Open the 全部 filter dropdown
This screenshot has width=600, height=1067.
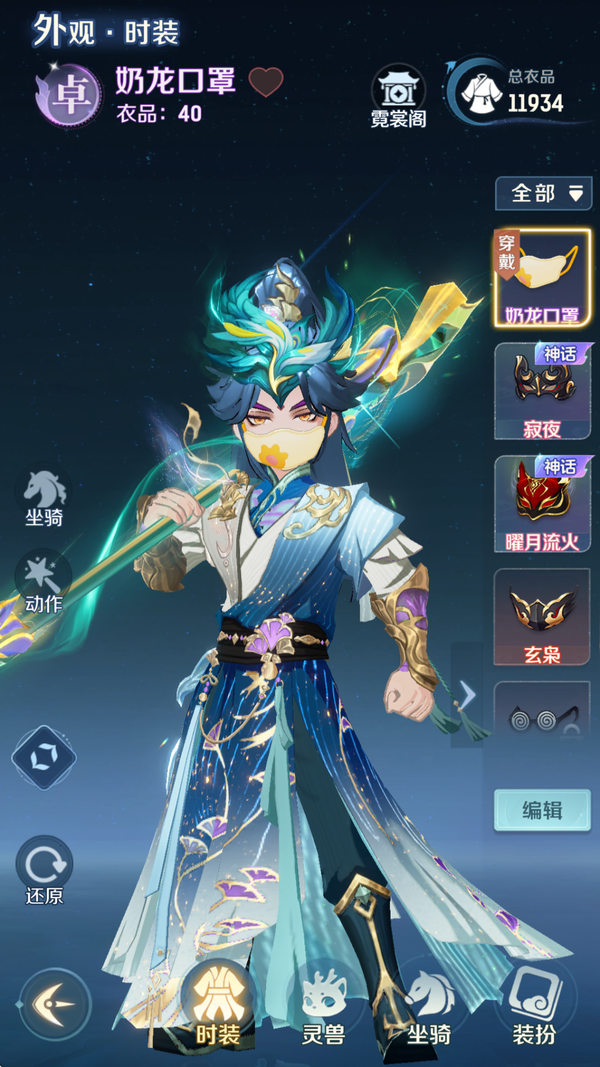click(543, 193)
